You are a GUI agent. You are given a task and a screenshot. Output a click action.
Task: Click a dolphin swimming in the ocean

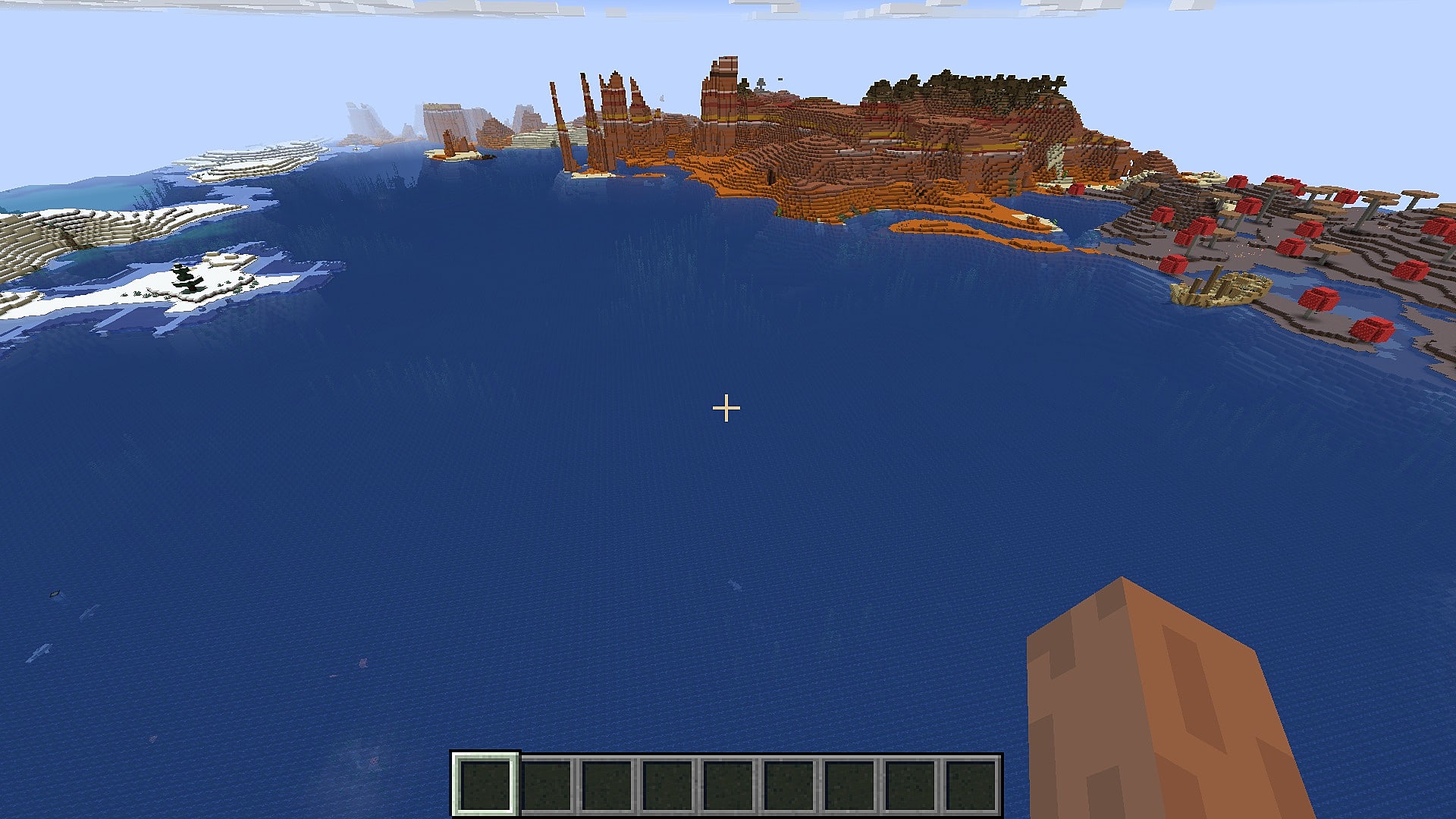(x=53, y=595)
